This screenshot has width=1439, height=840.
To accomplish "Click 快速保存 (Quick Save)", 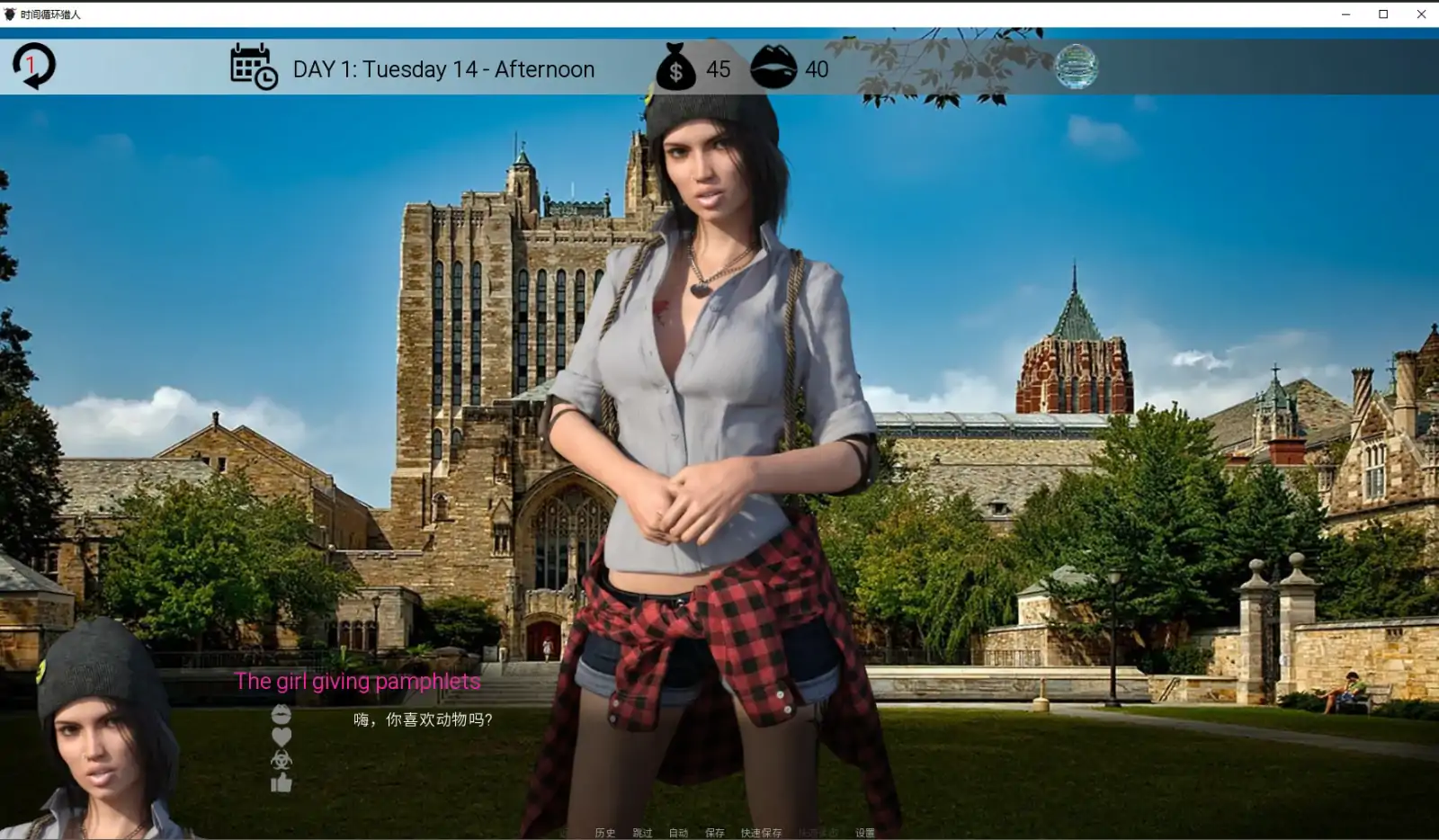I will coord(761,833).
